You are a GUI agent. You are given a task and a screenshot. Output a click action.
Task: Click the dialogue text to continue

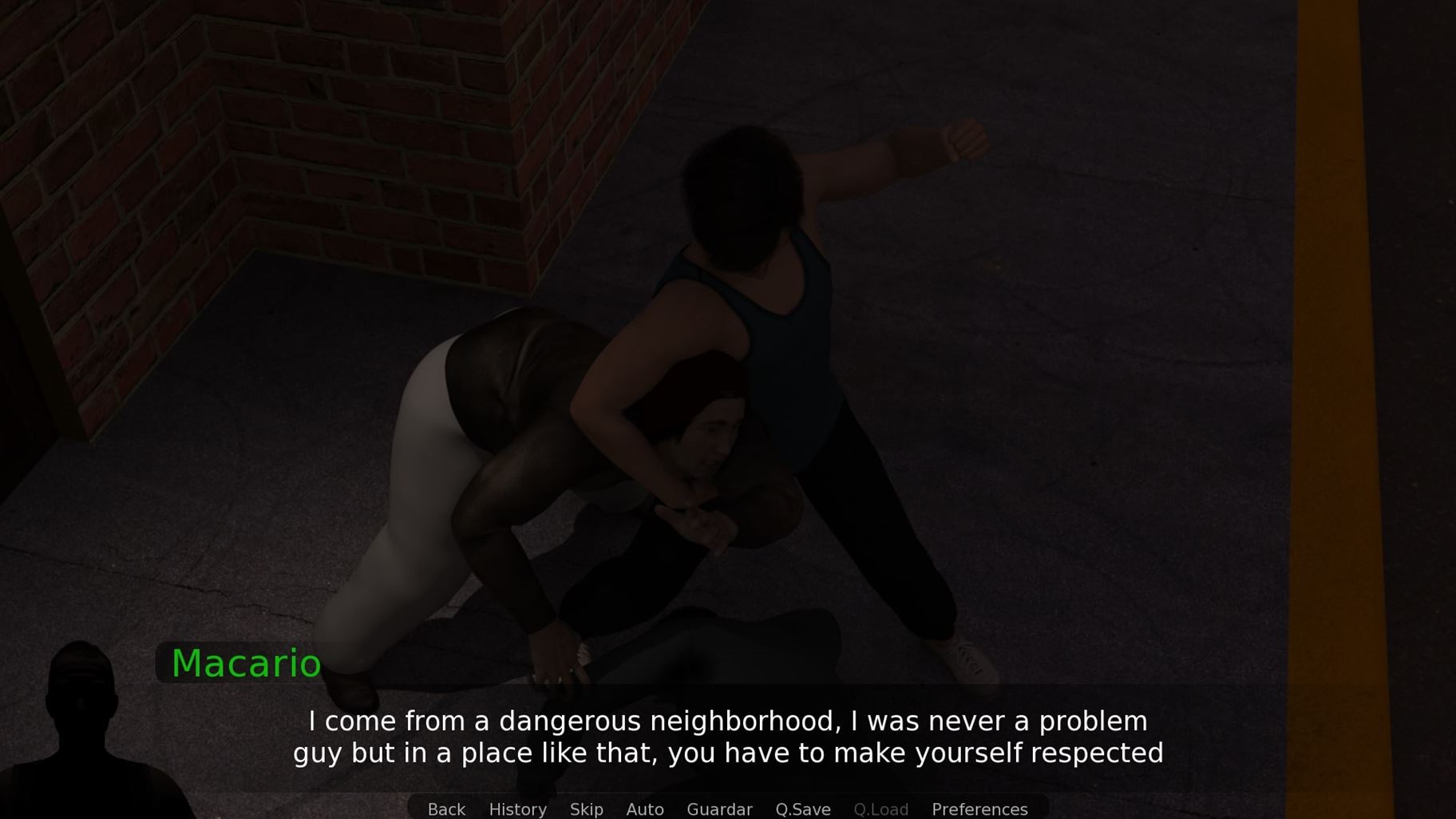(x=728, y=737)
